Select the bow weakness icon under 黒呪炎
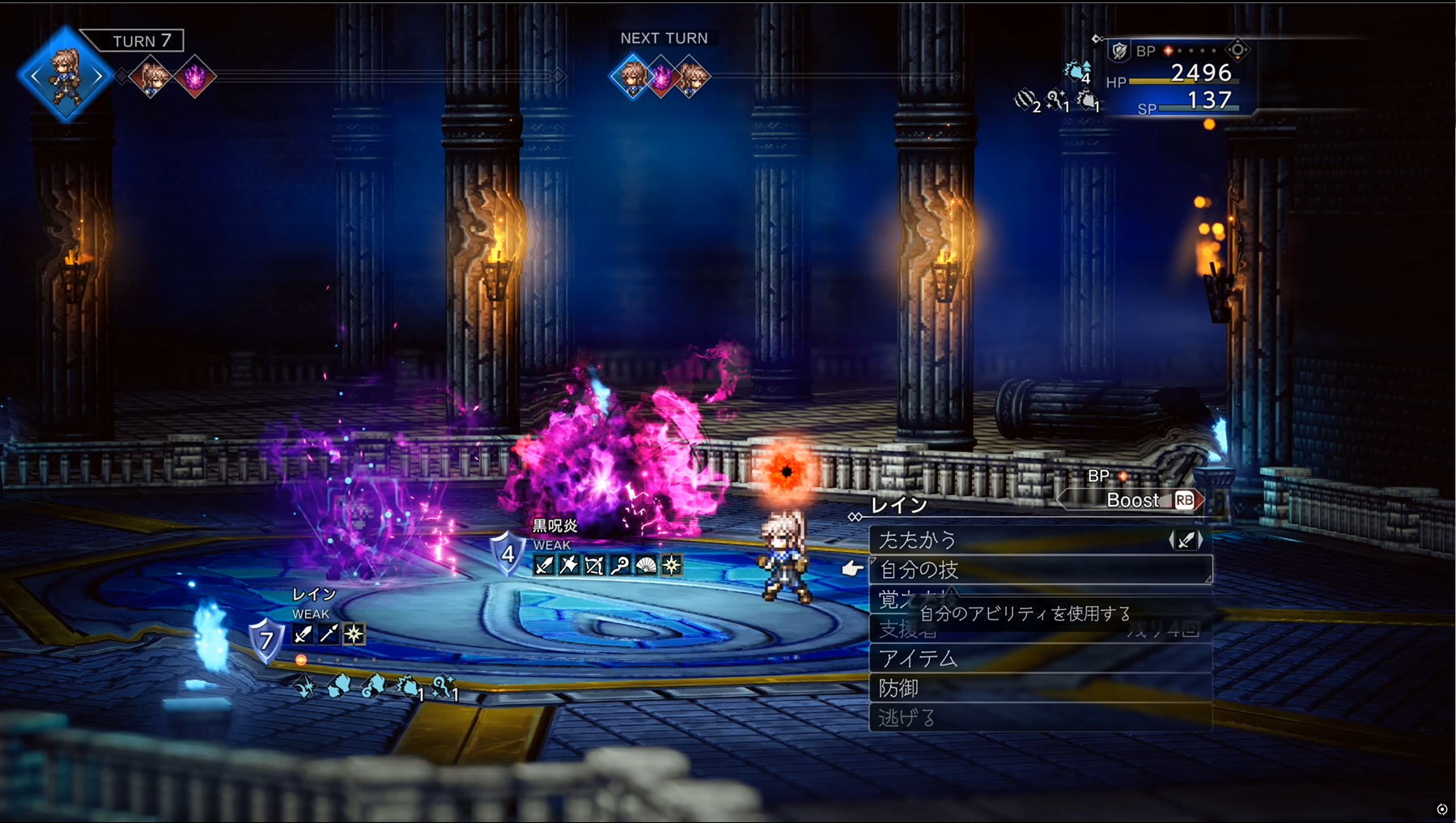The height and width of the screenshot is (823, 1456). 595,566
